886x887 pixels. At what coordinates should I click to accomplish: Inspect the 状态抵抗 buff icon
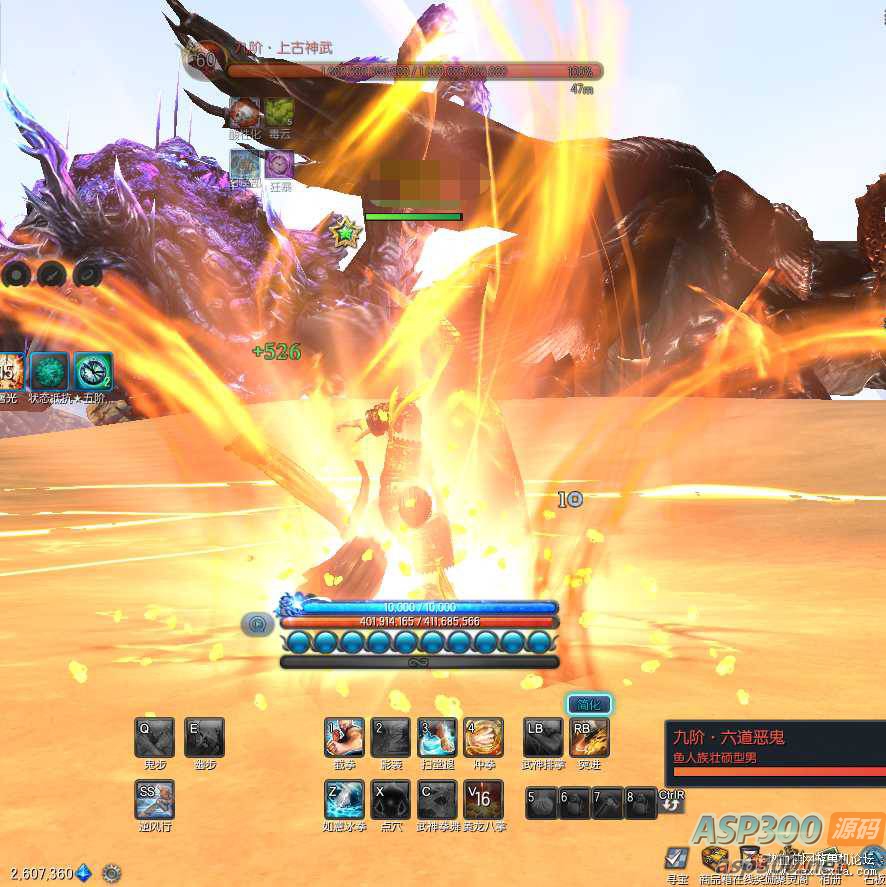(x=49, y=371)
